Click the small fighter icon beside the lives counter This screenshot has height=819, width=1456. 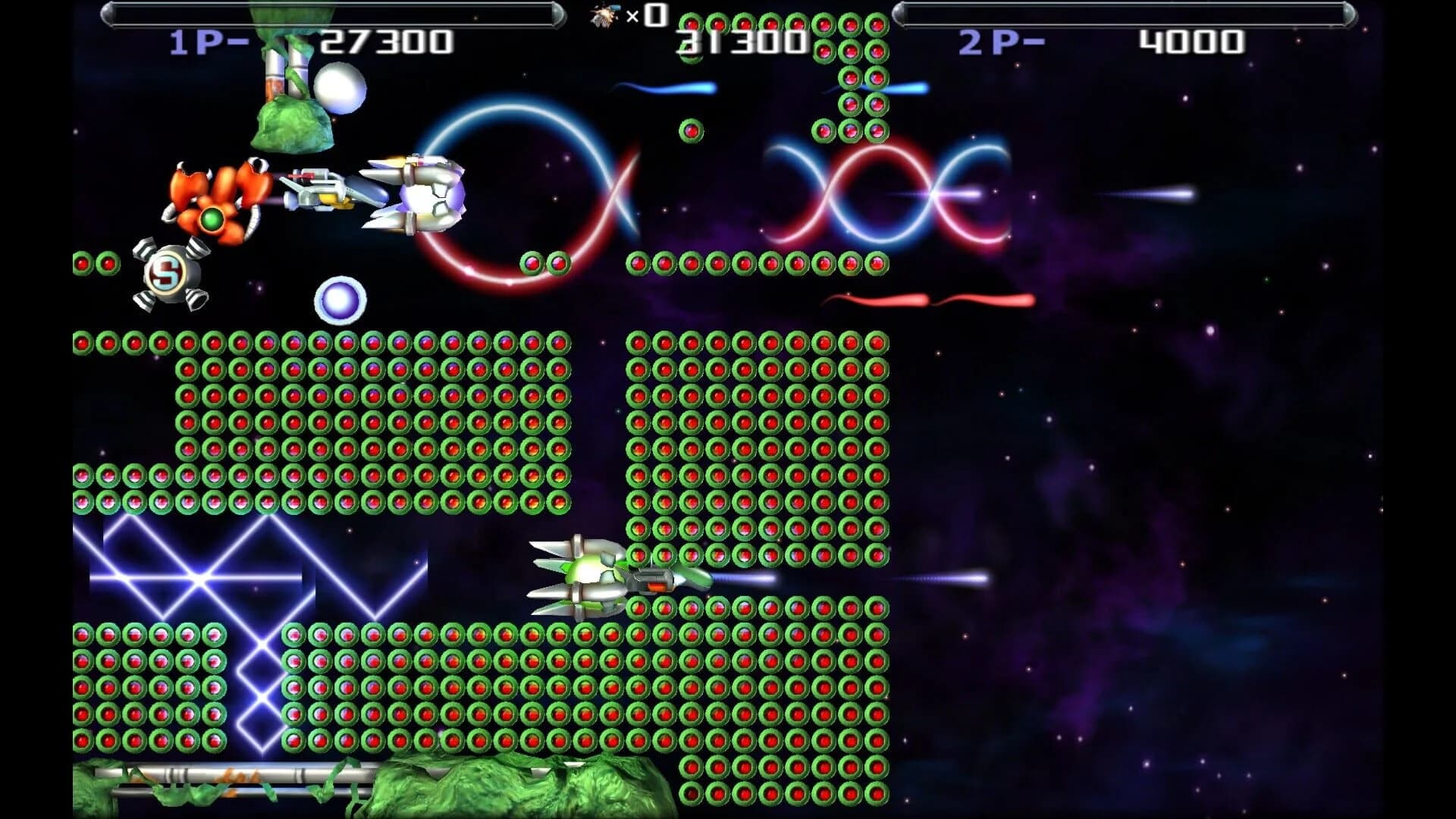click(603, 17)
